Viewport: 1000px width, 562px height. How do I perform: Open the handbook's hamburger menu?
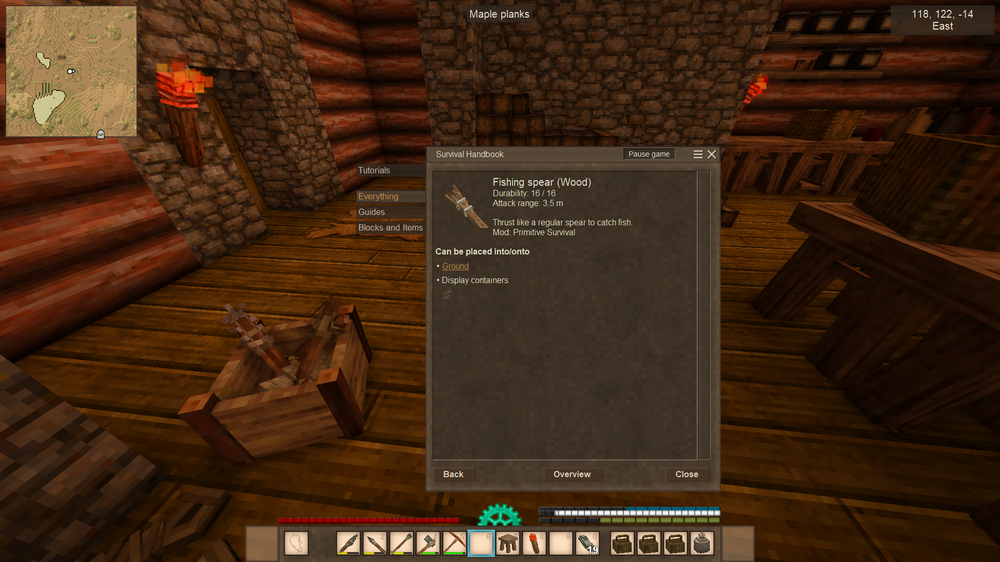coord(698,155)
